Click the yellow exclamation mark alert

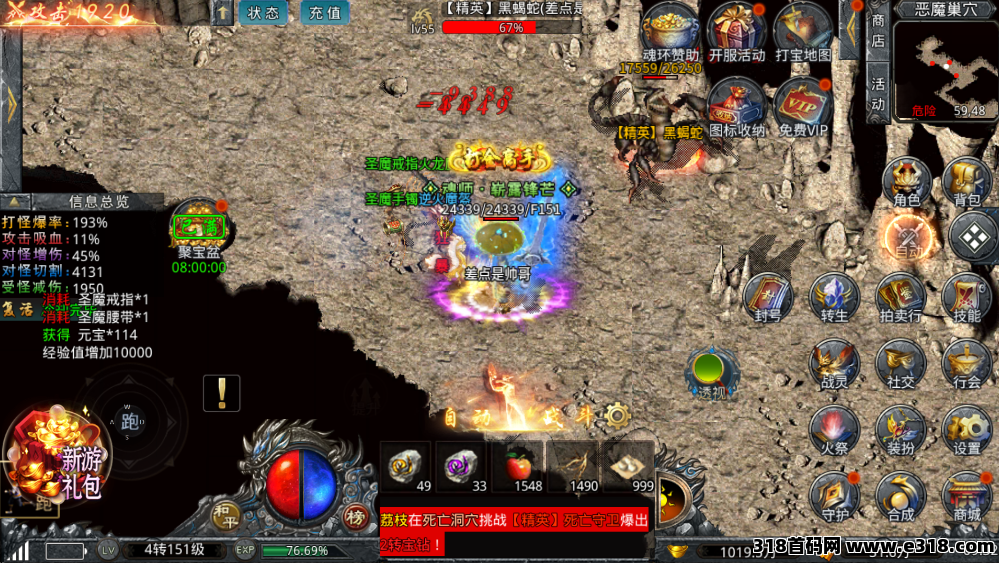click(x=221, y=393)
